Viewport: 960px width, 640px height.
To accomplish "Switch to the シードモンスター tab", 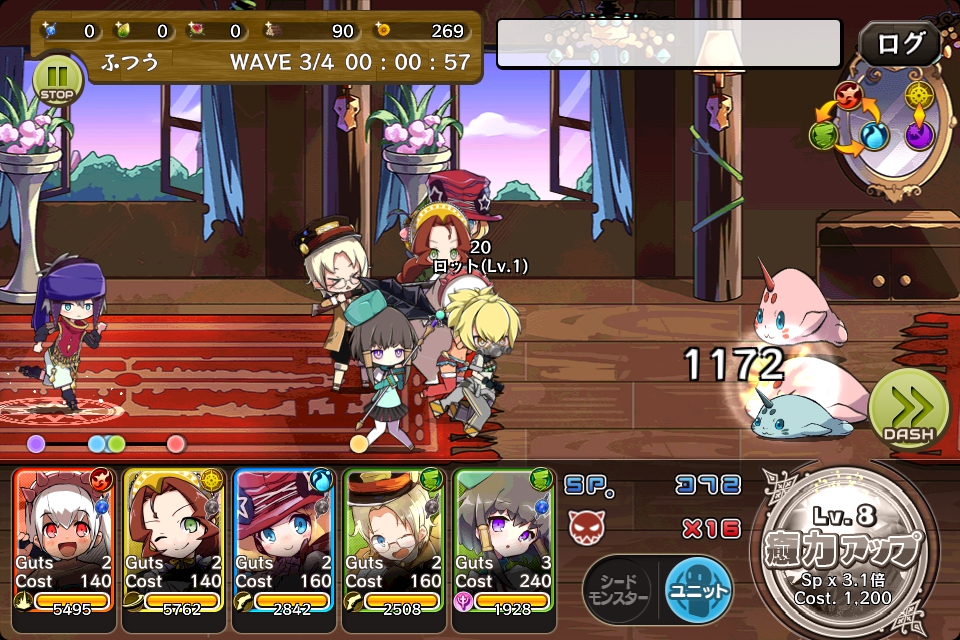I will pyautogui.click(x=619, y=588).
